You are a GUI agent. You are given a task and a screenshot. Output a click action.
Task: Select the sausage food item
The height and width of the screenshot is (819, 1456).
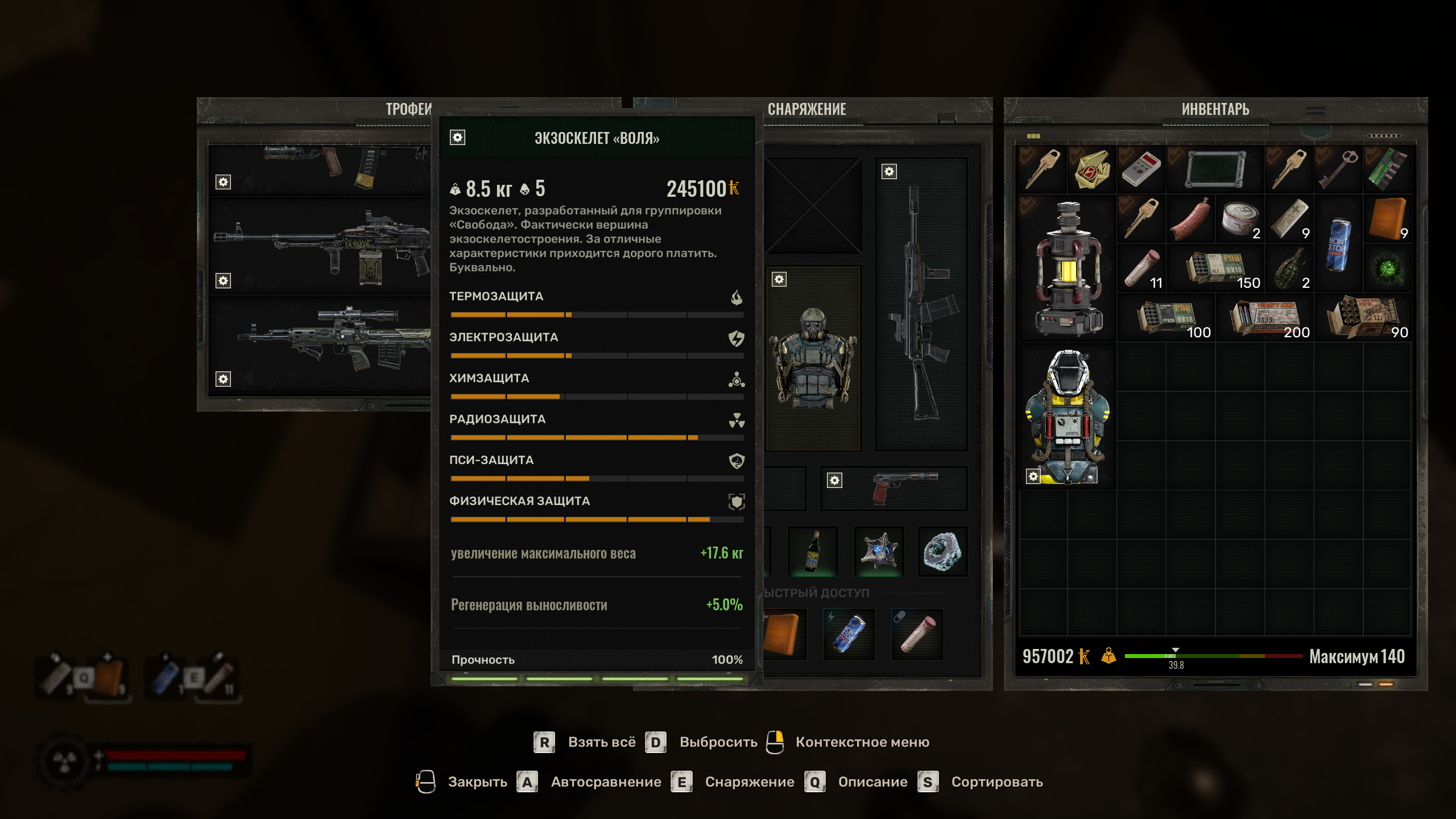tap(1190, 220)
